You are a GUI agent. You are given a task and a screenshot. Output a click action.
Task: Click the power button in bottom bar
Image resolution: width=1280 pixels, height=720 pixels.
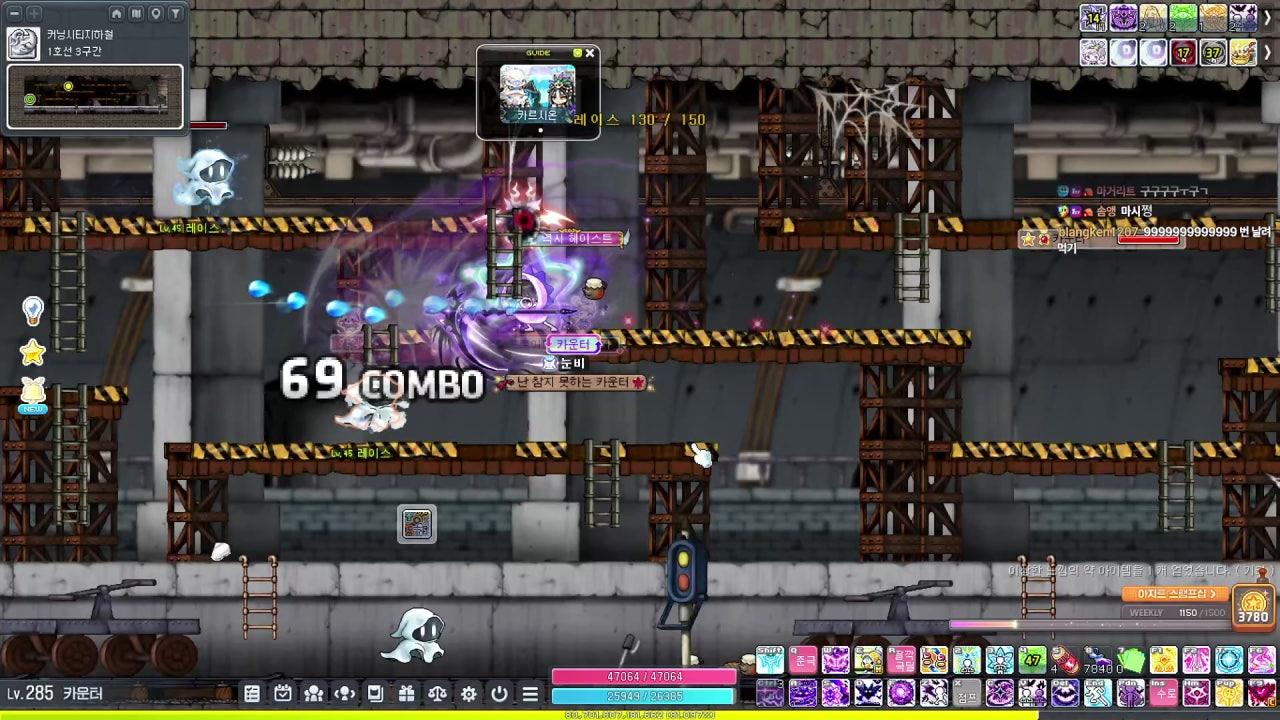(499, 693)
